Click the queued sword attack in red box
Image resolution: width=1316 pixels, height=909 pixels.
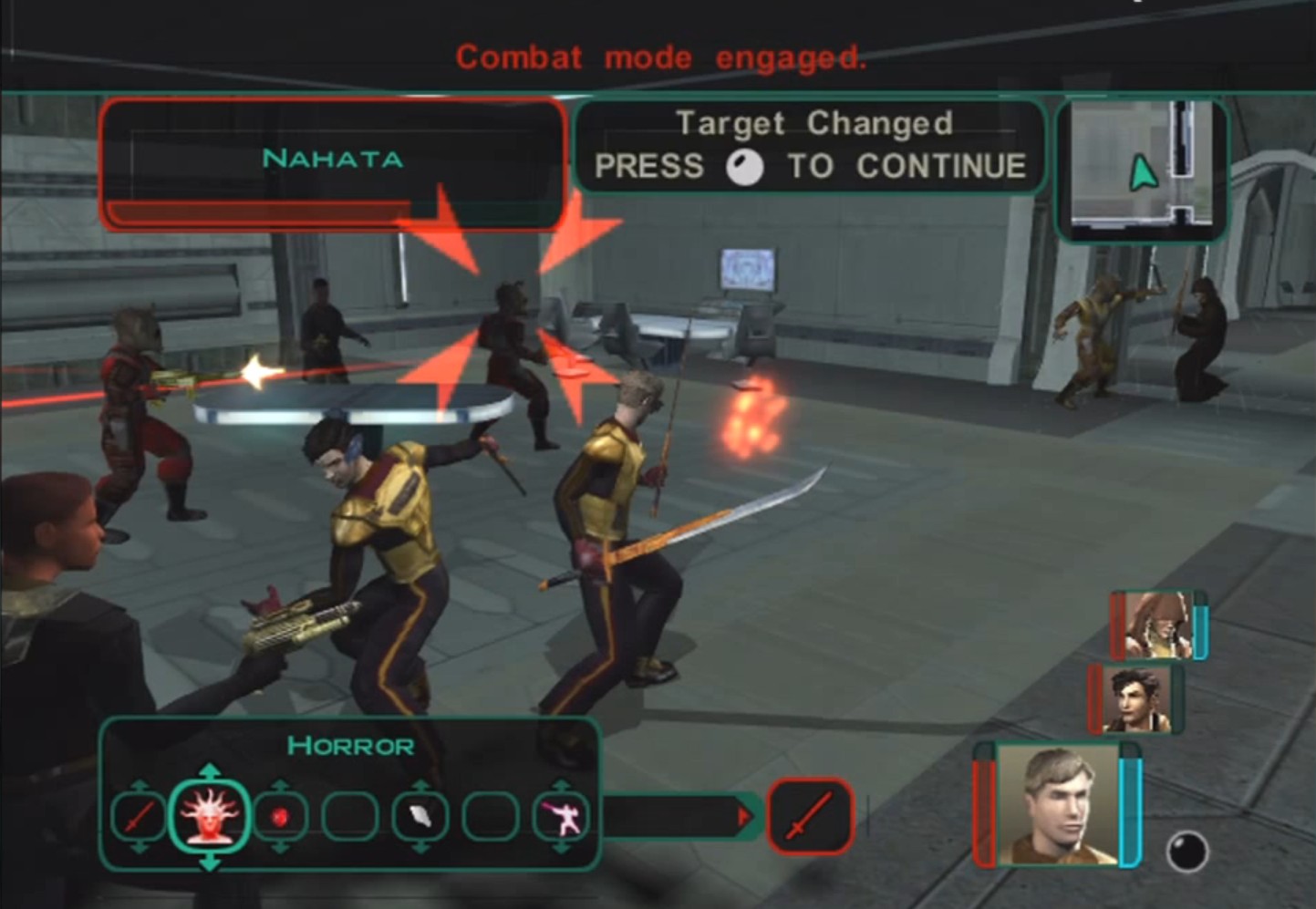811,815
